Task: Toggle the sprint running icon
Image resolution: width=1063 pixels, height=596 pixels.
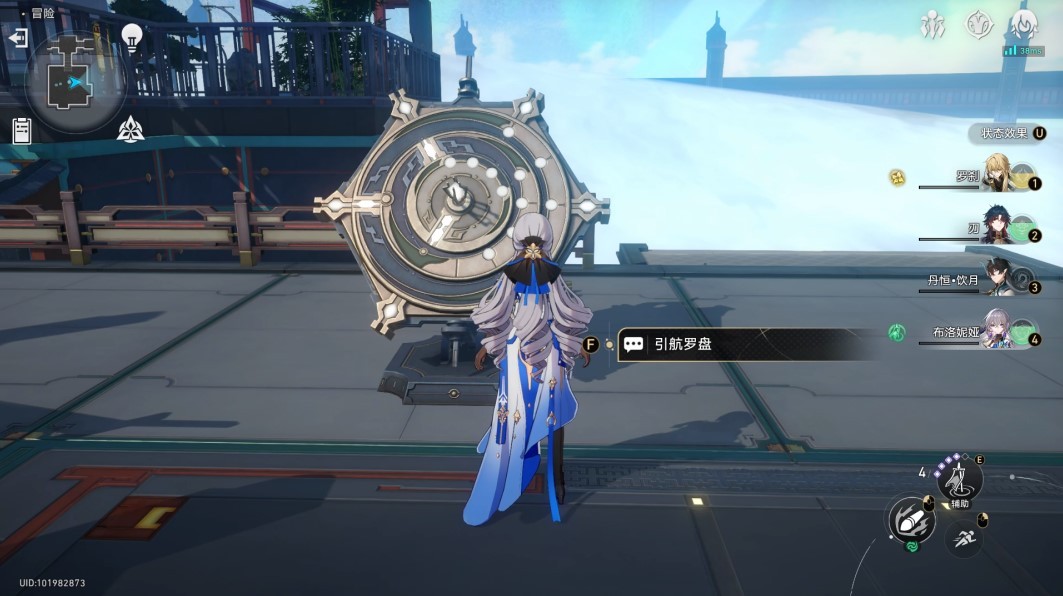Action: tap(964, 538)
